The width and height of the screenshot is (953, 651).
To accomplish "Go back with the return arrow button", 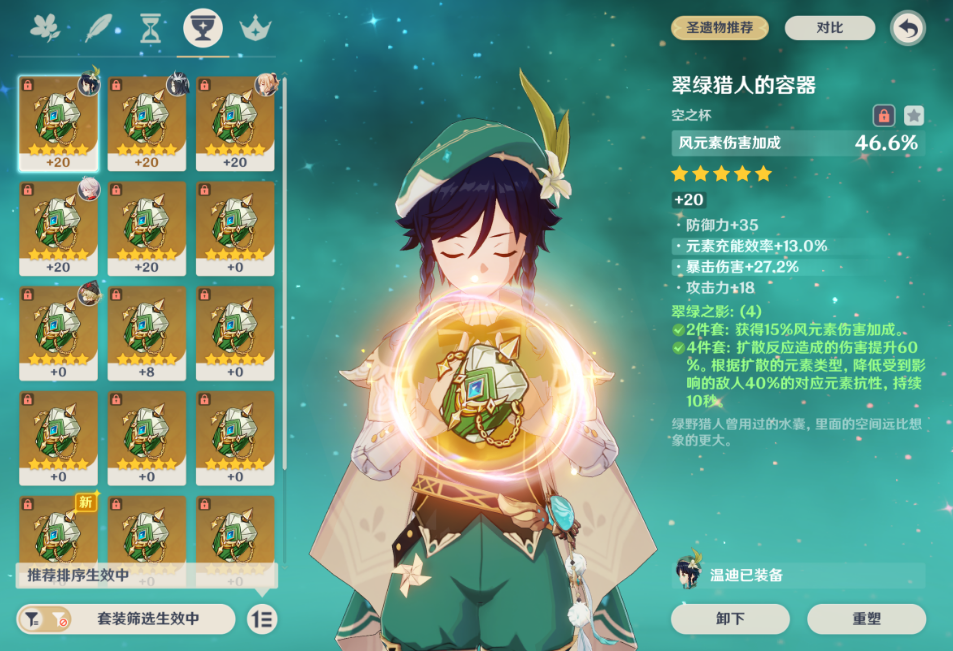I will coord(908,28).
